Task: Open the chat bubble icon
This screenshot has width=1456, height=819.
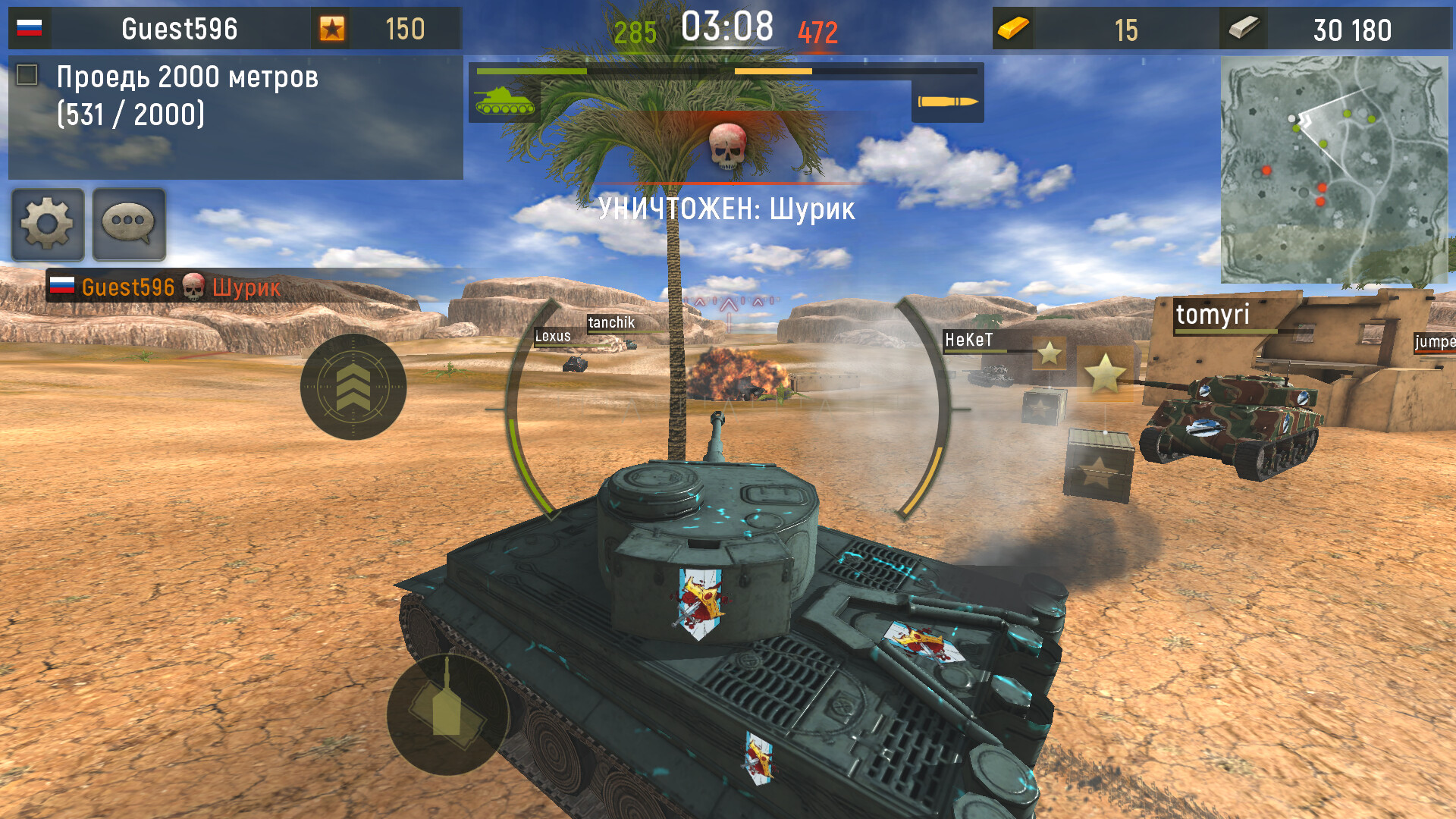Action: tap(127, 224)
